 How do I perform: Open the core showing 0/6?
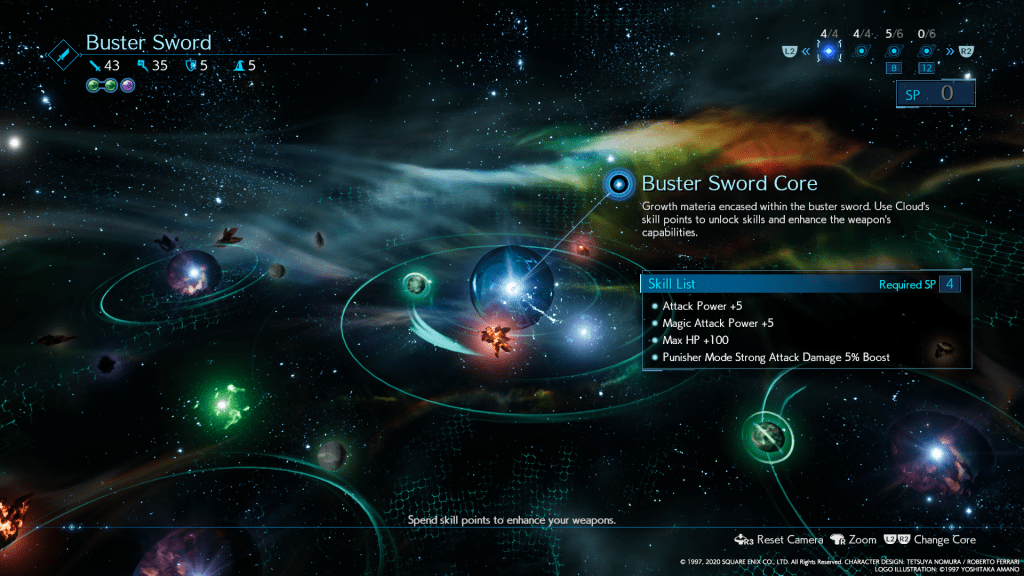point(927,51)
